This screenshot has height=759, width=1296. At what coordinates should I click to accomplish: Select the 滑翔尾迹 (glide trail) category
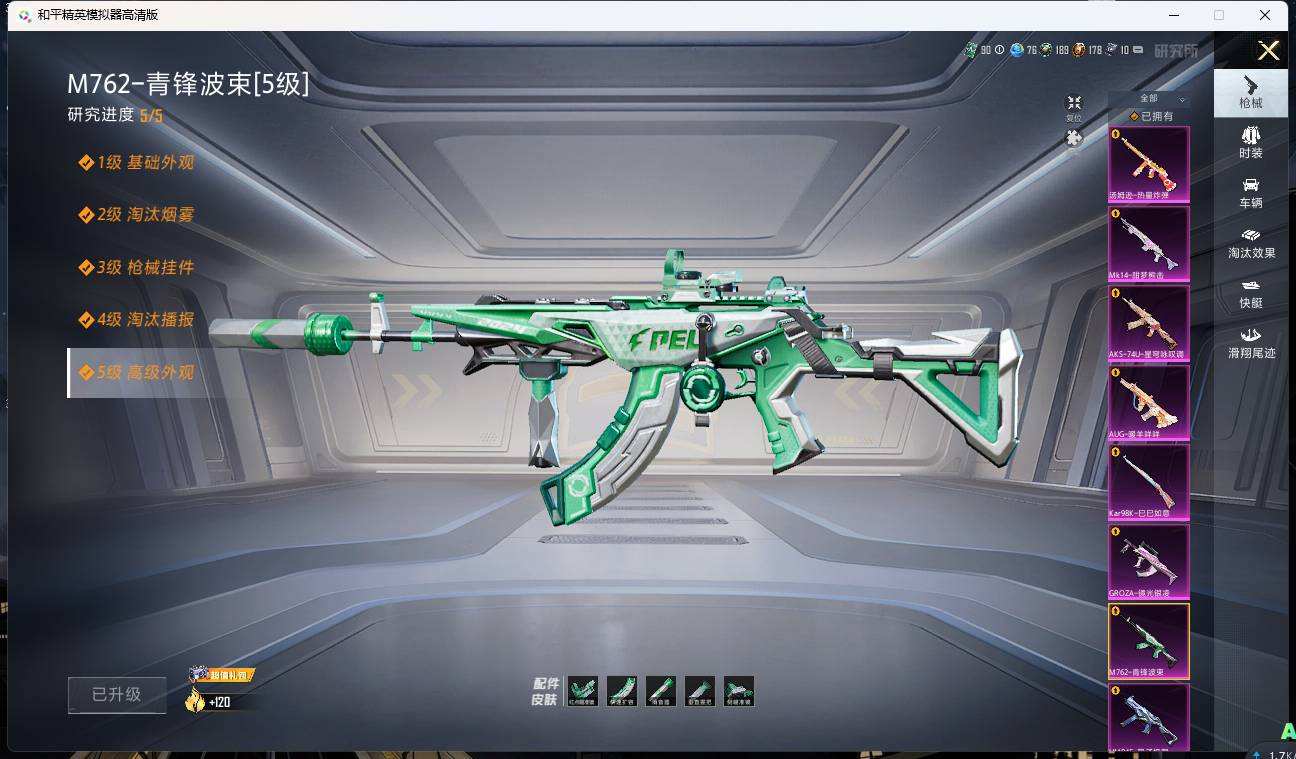click(1251, 342)
